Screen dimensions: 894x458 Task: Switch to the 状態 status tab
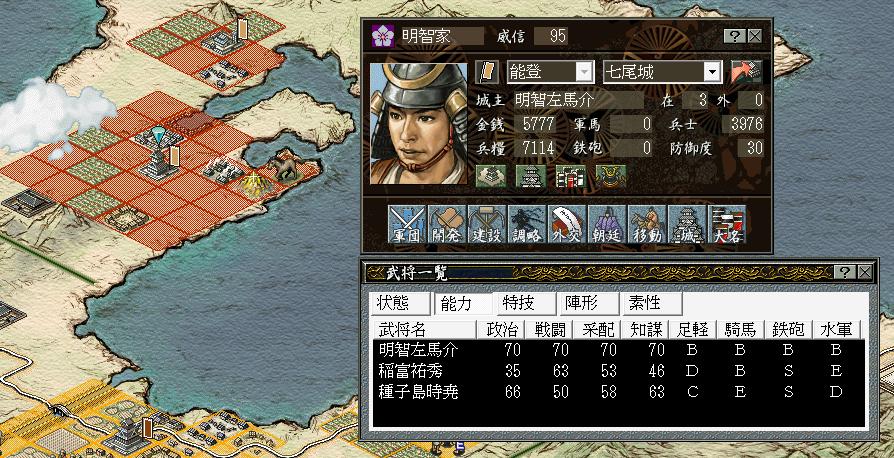click(393, 302)
